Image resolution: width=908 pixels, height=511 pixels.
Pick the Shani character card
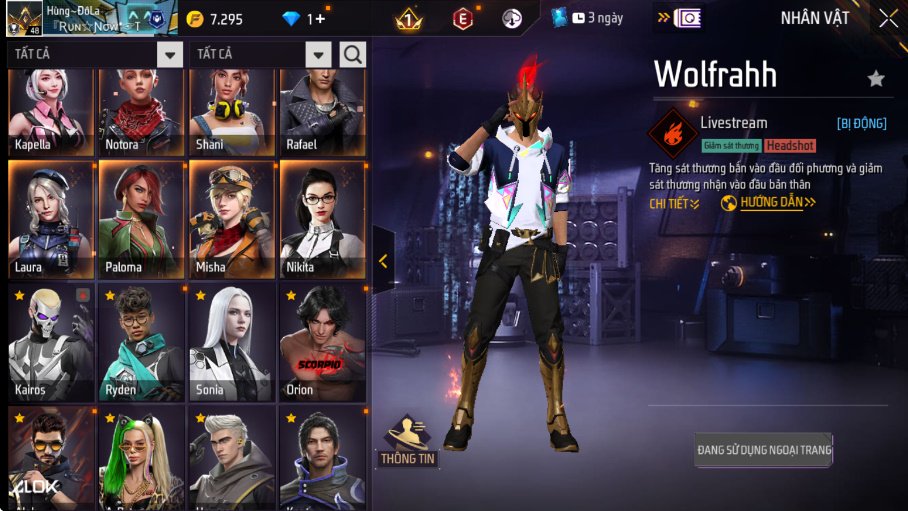coord(231,112)
